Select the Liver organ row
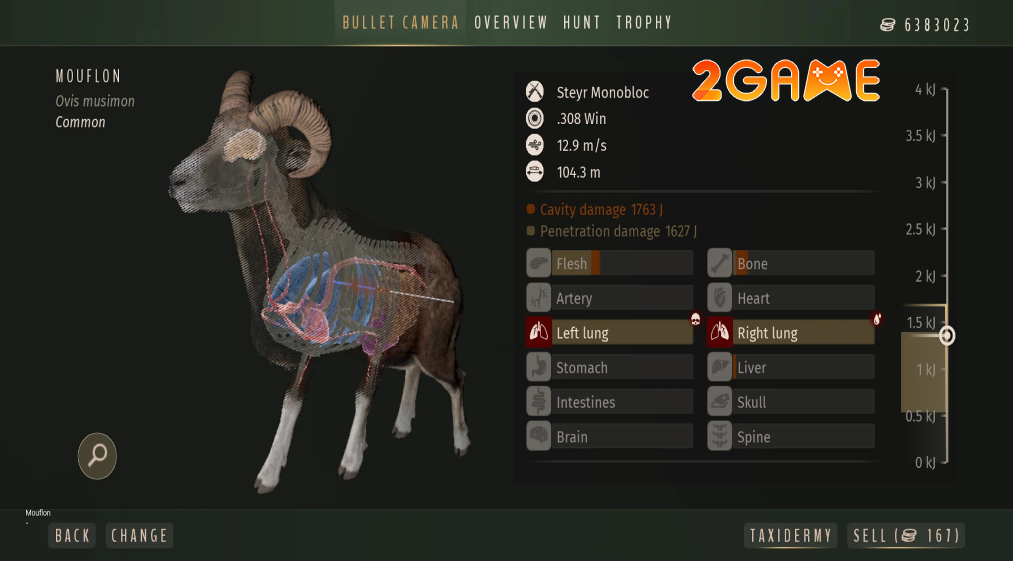 (790, 368)
